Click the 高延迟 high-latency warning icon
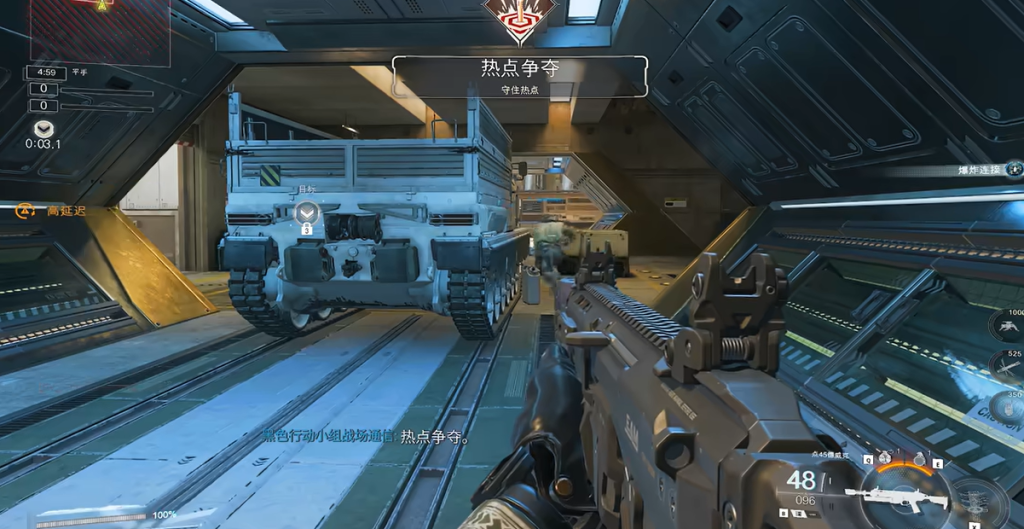The height and width of the screenshot is (529, 1024). (x=25, y=211)
